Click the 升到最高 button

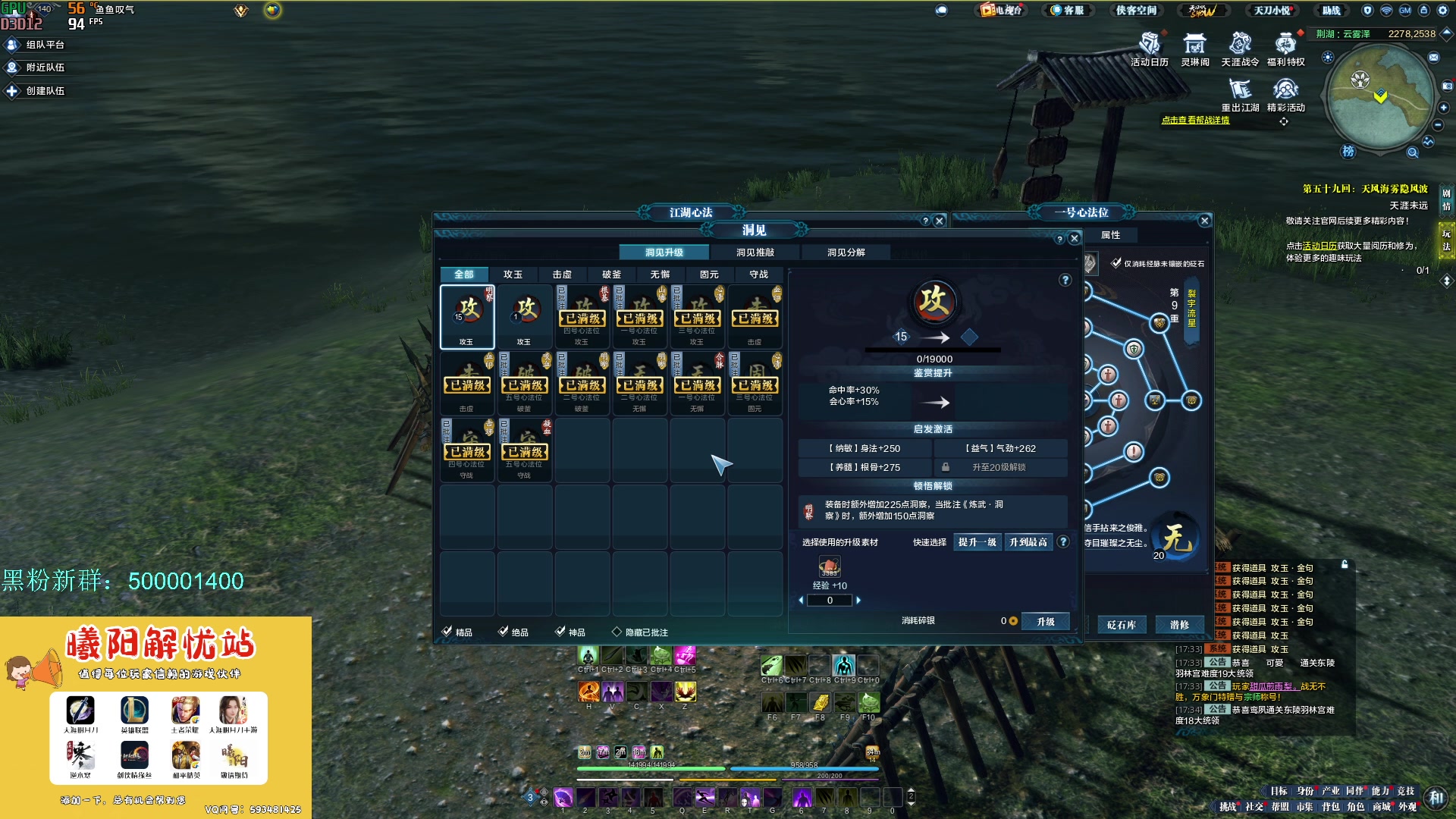click(x=1028, y=542)
